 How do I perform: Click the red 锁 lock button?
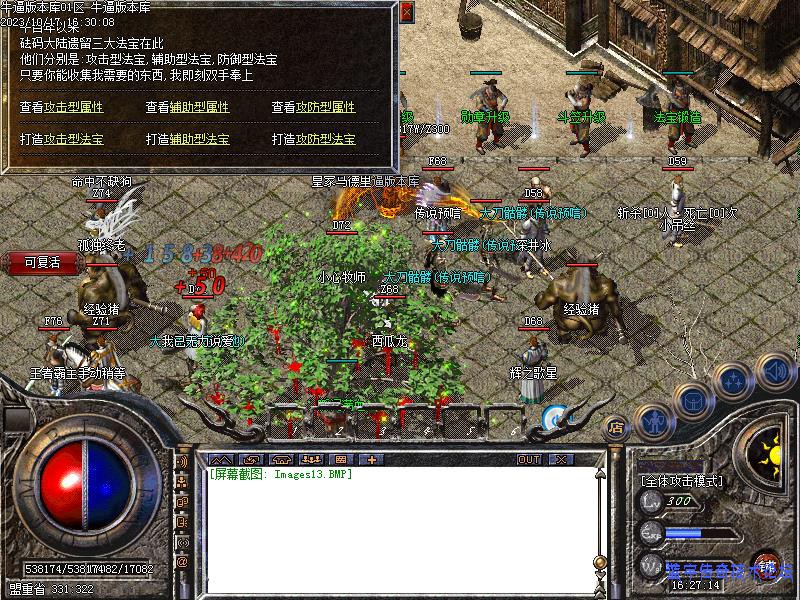(767, 566)
